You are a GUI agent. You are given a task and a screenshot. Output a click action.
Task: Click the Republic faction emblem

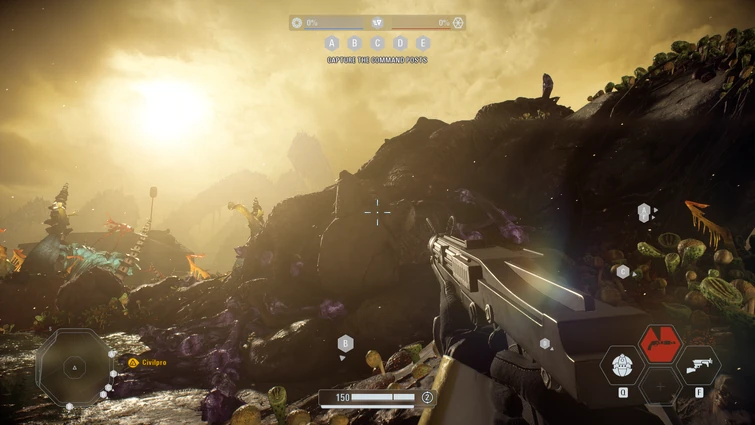(x=297, y=22)
